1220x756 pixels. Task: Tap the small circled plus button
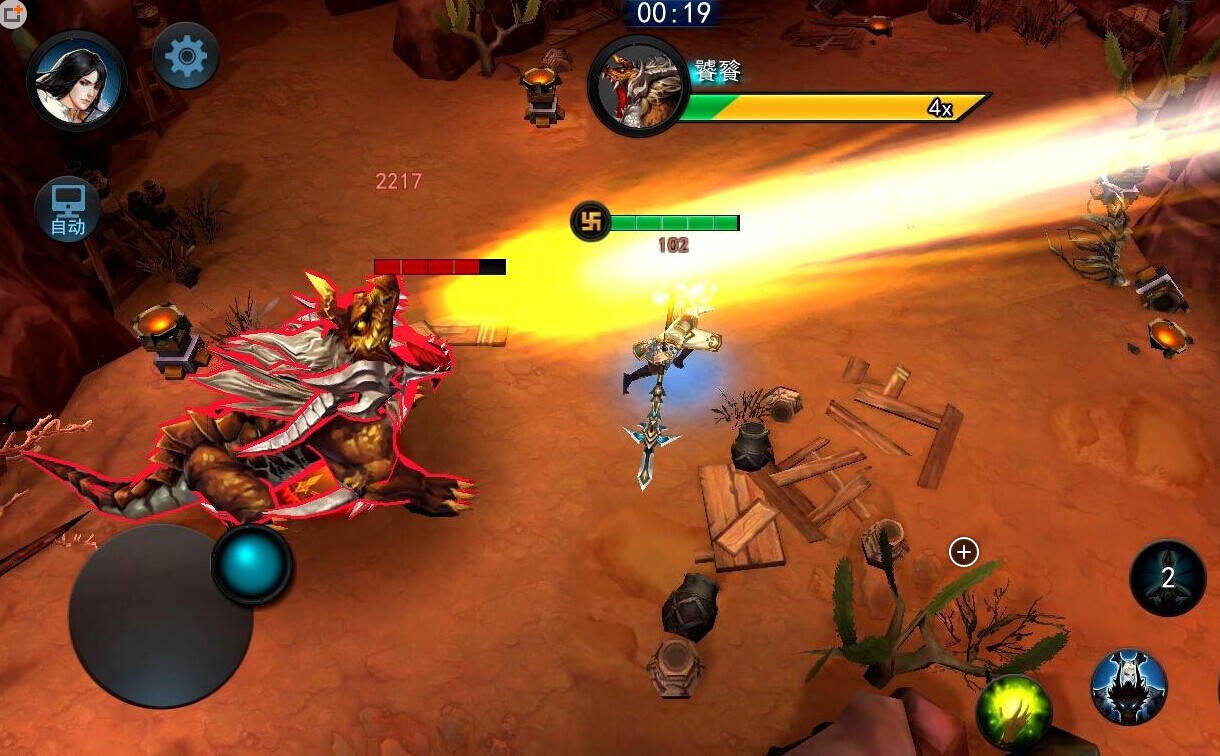(x=963, y=552)
